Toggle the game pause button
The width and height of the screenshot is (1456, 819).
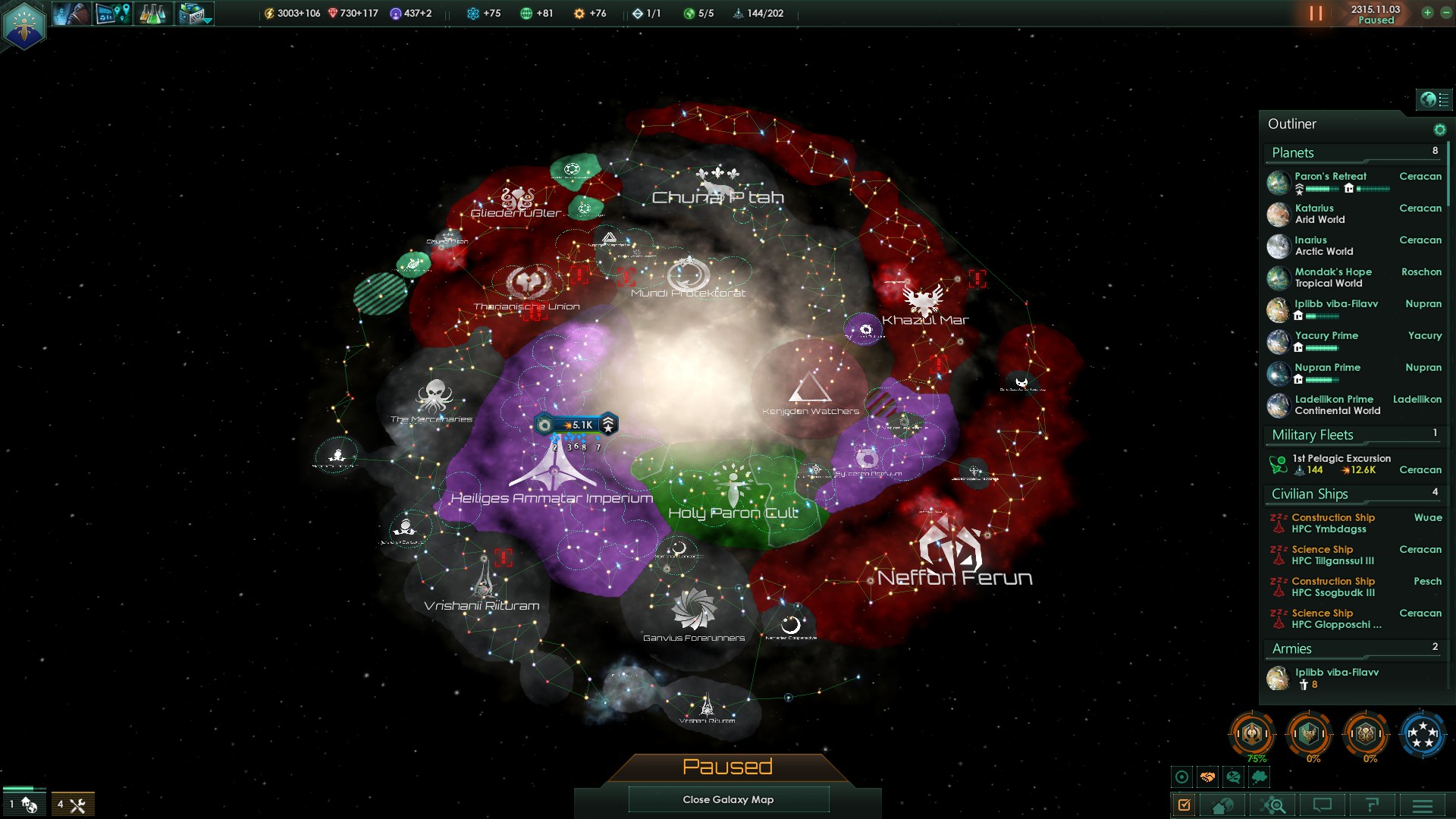[1316, 14]
